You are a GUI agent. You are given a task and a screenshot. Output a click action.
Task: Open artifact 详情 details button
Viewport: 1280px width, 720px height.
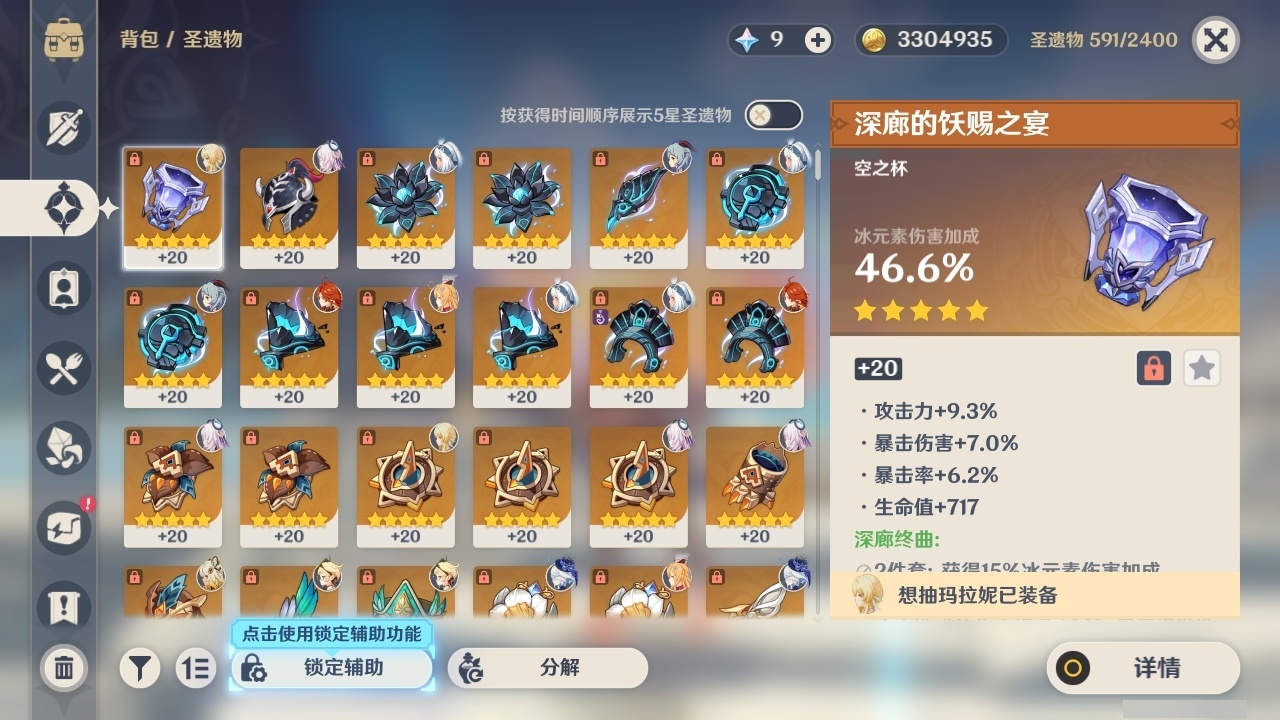(x=1143, y=669)
